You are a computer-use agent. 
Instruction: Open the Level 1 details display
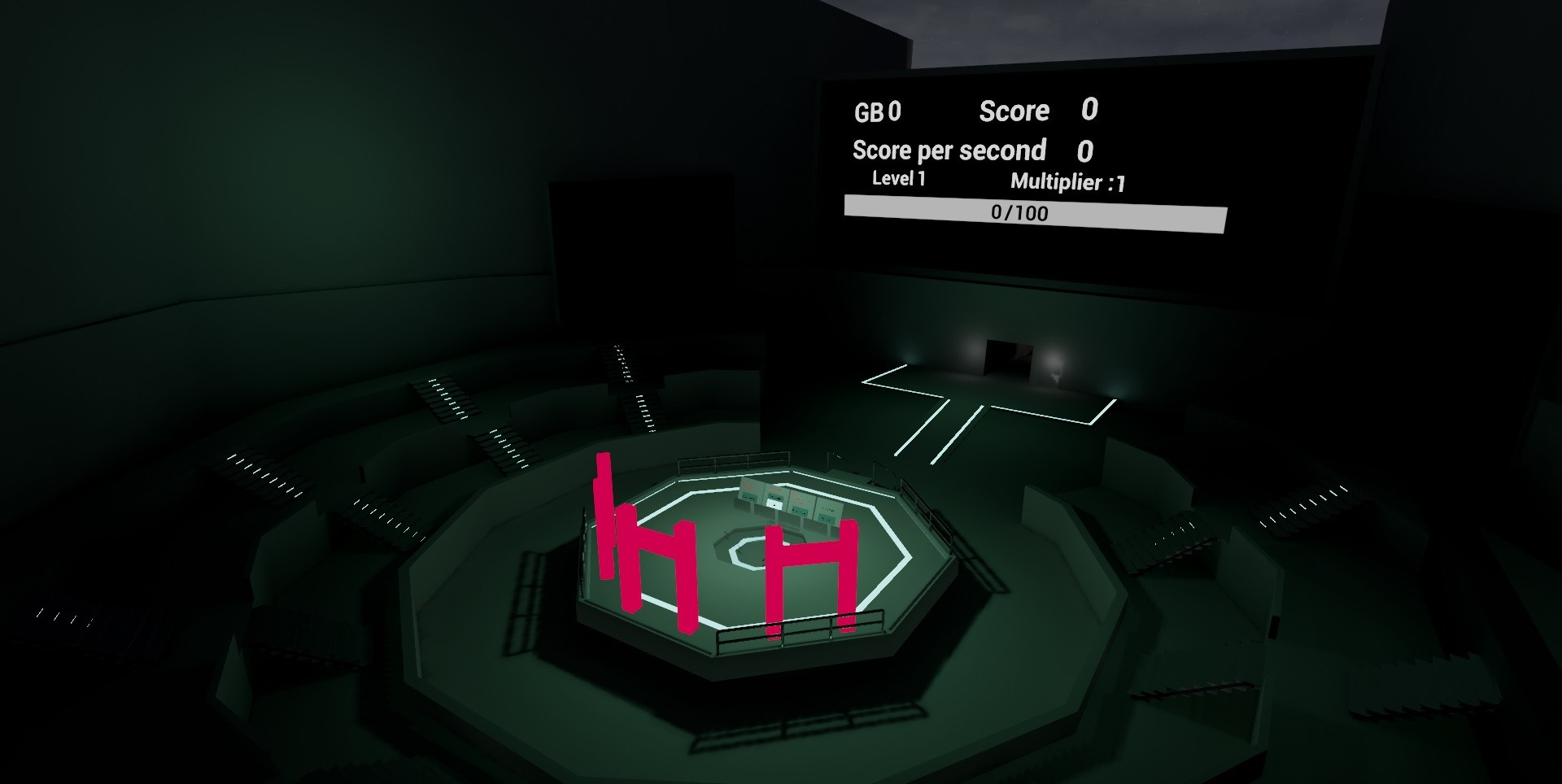tap(897, 181)
